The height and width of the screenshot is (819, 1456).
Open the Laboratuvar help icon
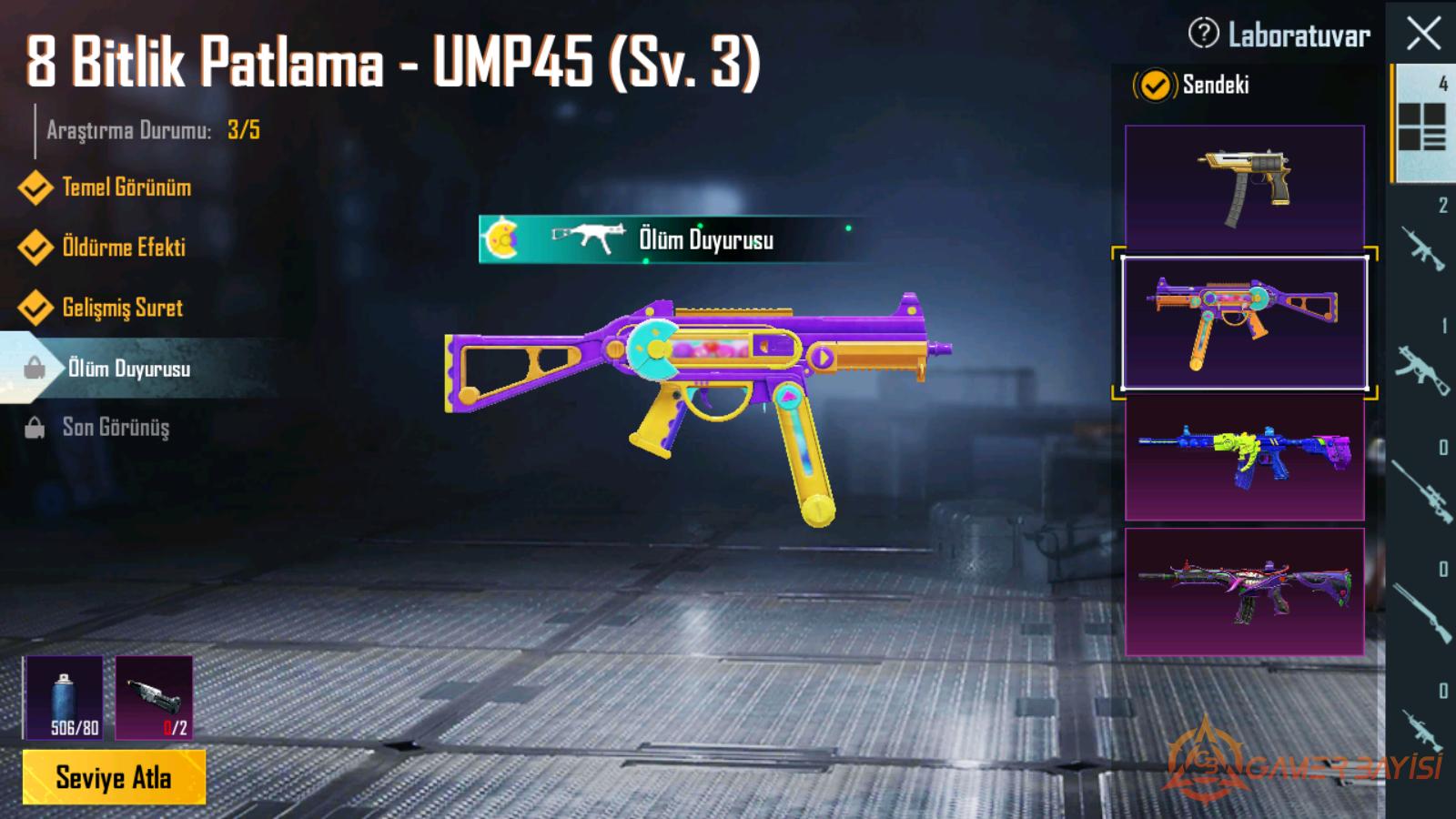point(1203,34)
